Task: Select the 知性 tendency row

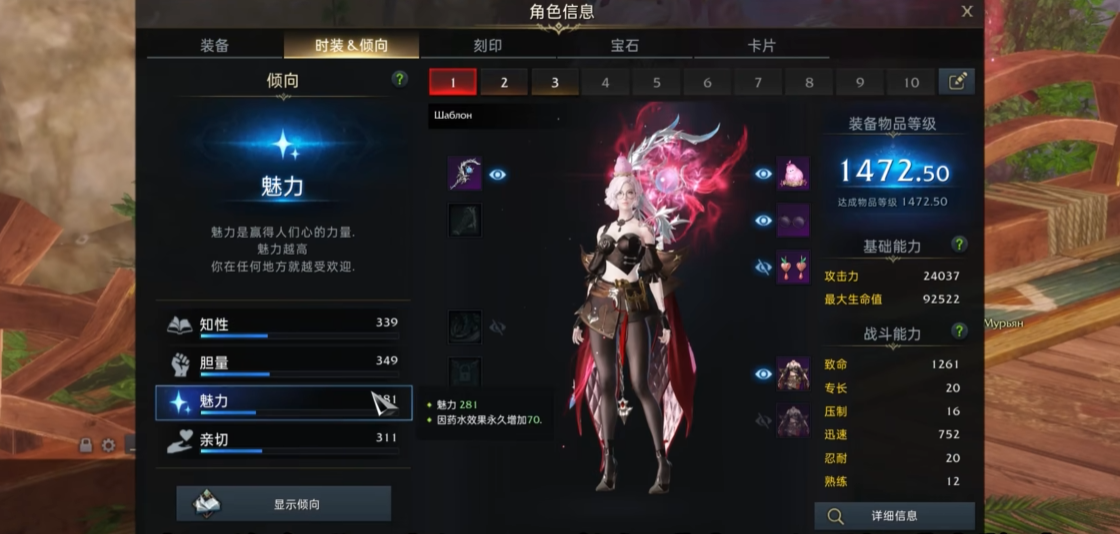Action: [284, 325]
